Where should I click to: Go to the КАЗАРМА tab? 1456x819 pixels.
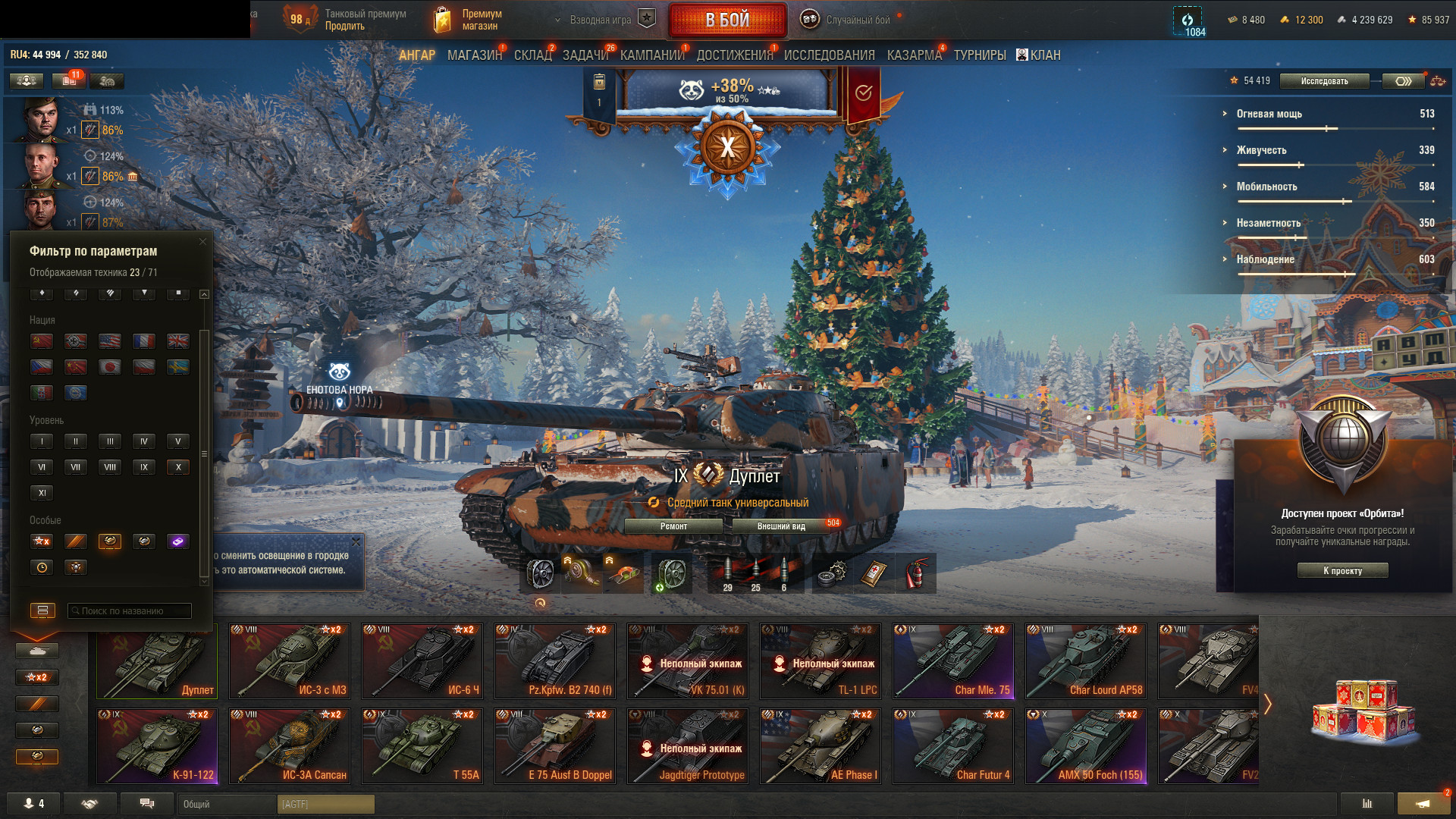pyautogui.click(x=914, y=55)
